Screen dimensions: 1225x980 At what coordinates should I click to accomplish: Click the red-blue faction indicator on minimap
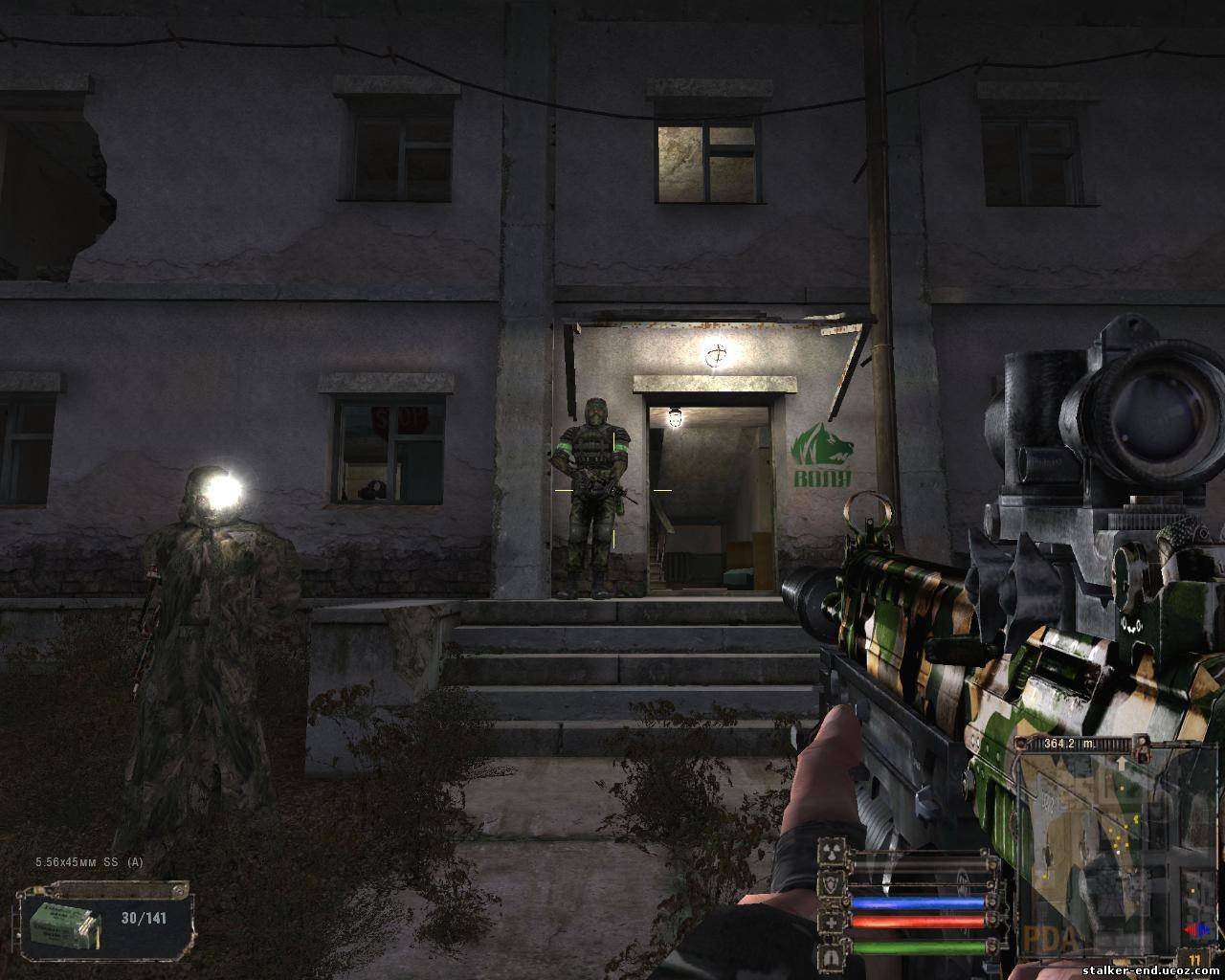click(1194, 928)
